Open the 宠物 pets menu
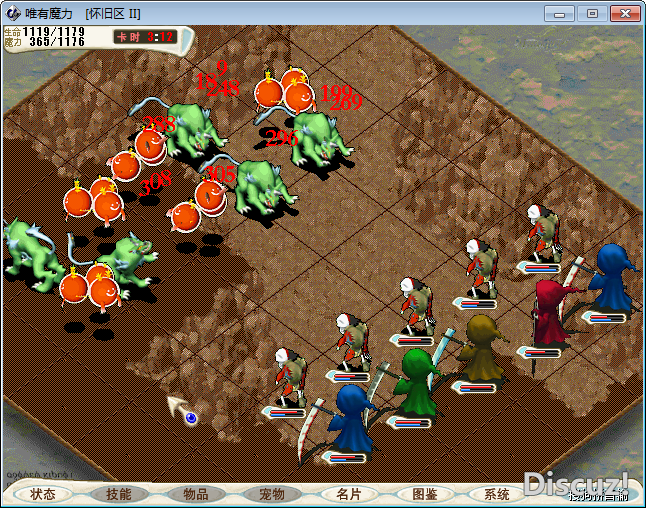Viewport: 646px width, 508px height. click(272, 494)
